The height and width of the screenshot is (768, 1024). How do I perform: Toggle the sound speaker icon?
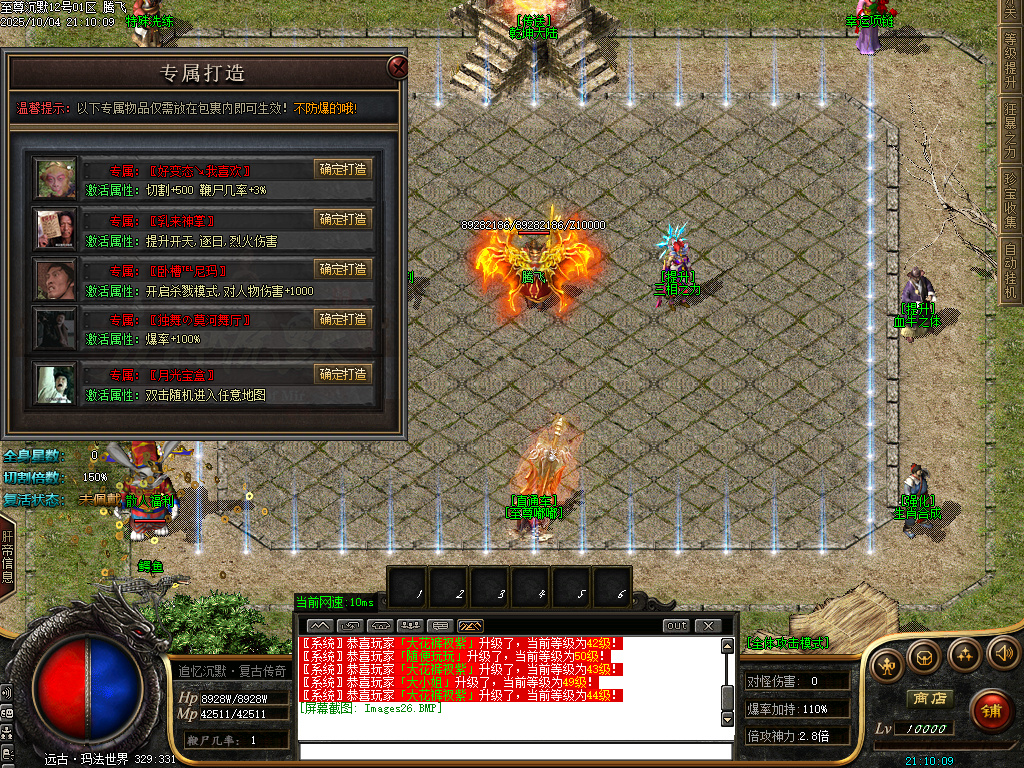pos(1003,654)
